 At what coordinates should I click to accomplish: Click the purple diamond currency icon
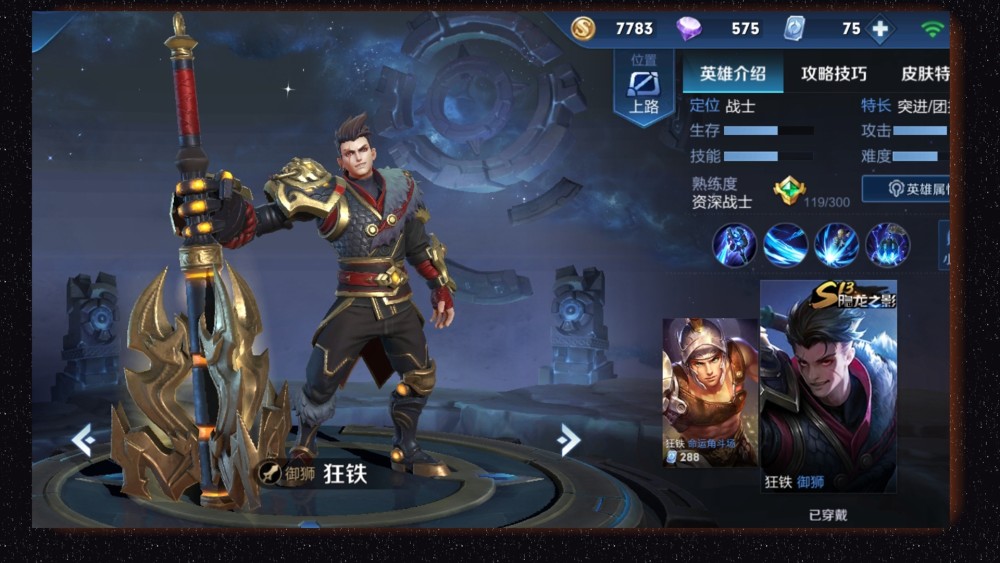pos(689,29)
